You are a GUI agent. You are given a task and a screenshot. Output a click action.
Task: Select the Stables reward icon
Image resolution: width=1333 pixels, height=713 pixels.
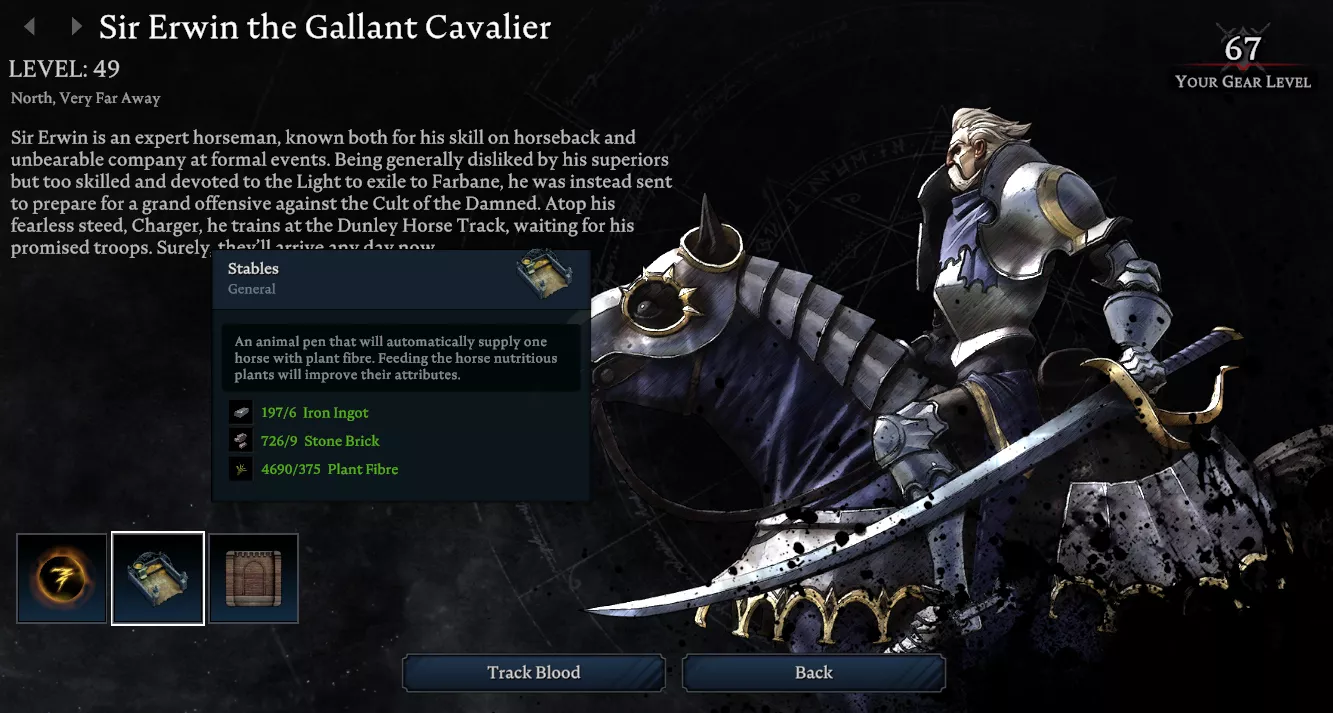pos(158,578)
